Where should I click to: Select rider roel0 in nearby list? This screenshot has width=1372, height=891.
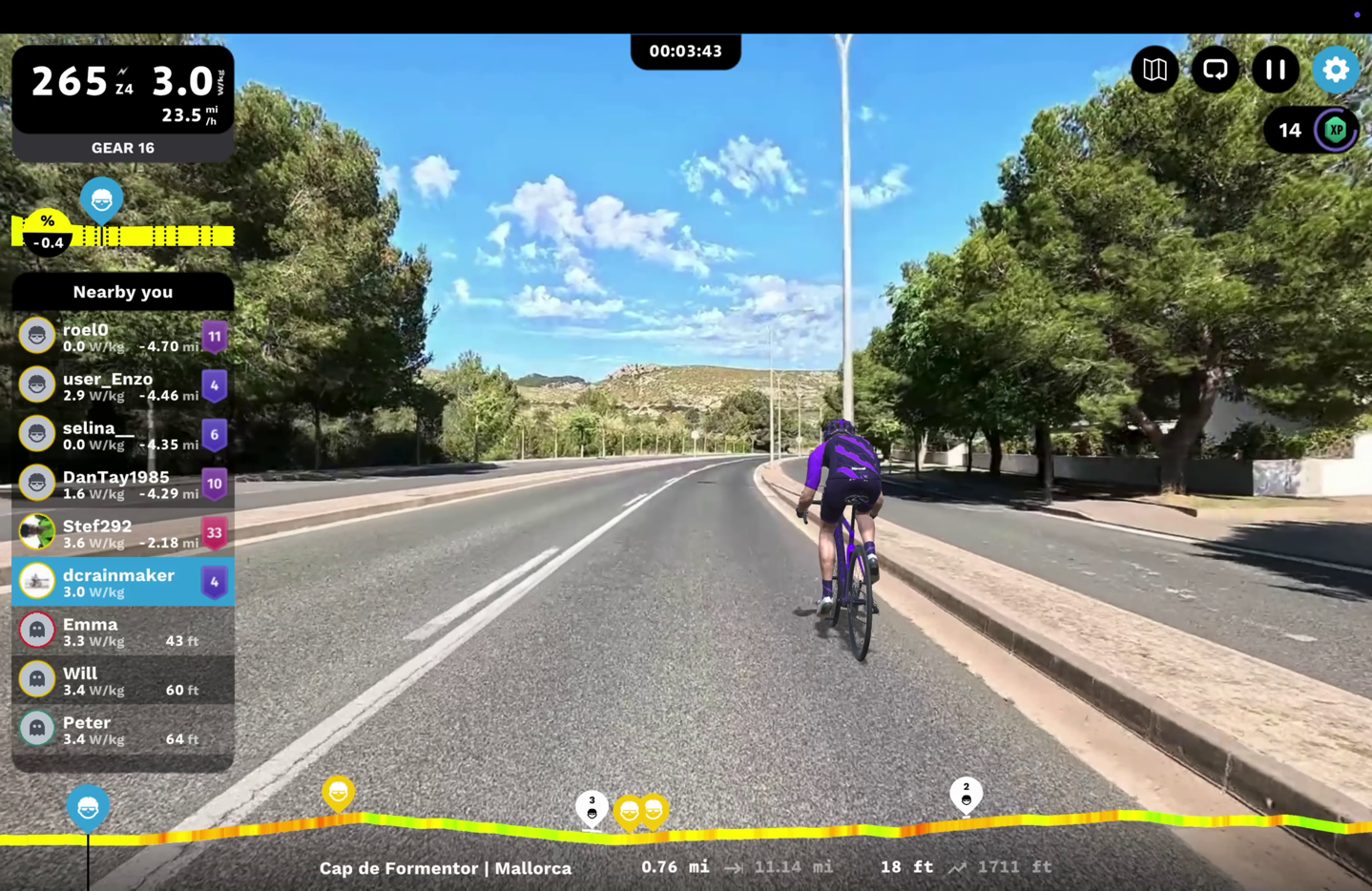122,337
